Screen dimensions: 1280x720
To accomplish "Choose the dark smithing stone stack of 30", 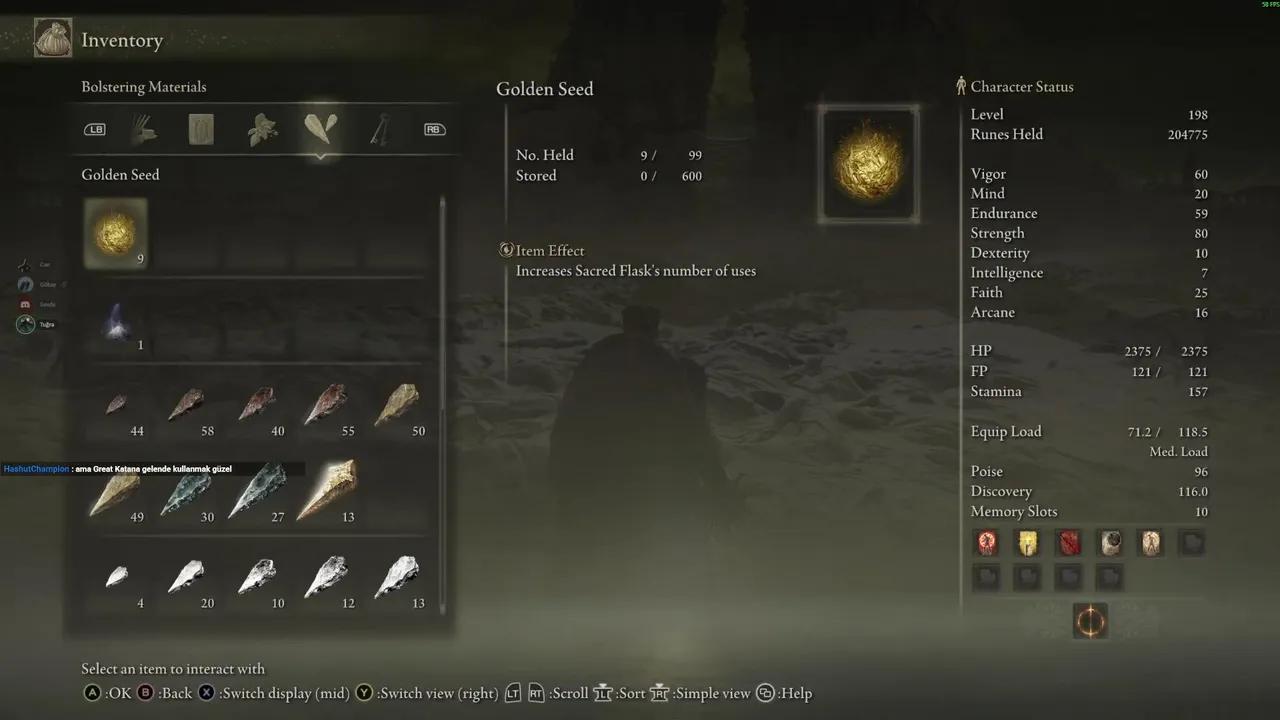I will [186, 492].
